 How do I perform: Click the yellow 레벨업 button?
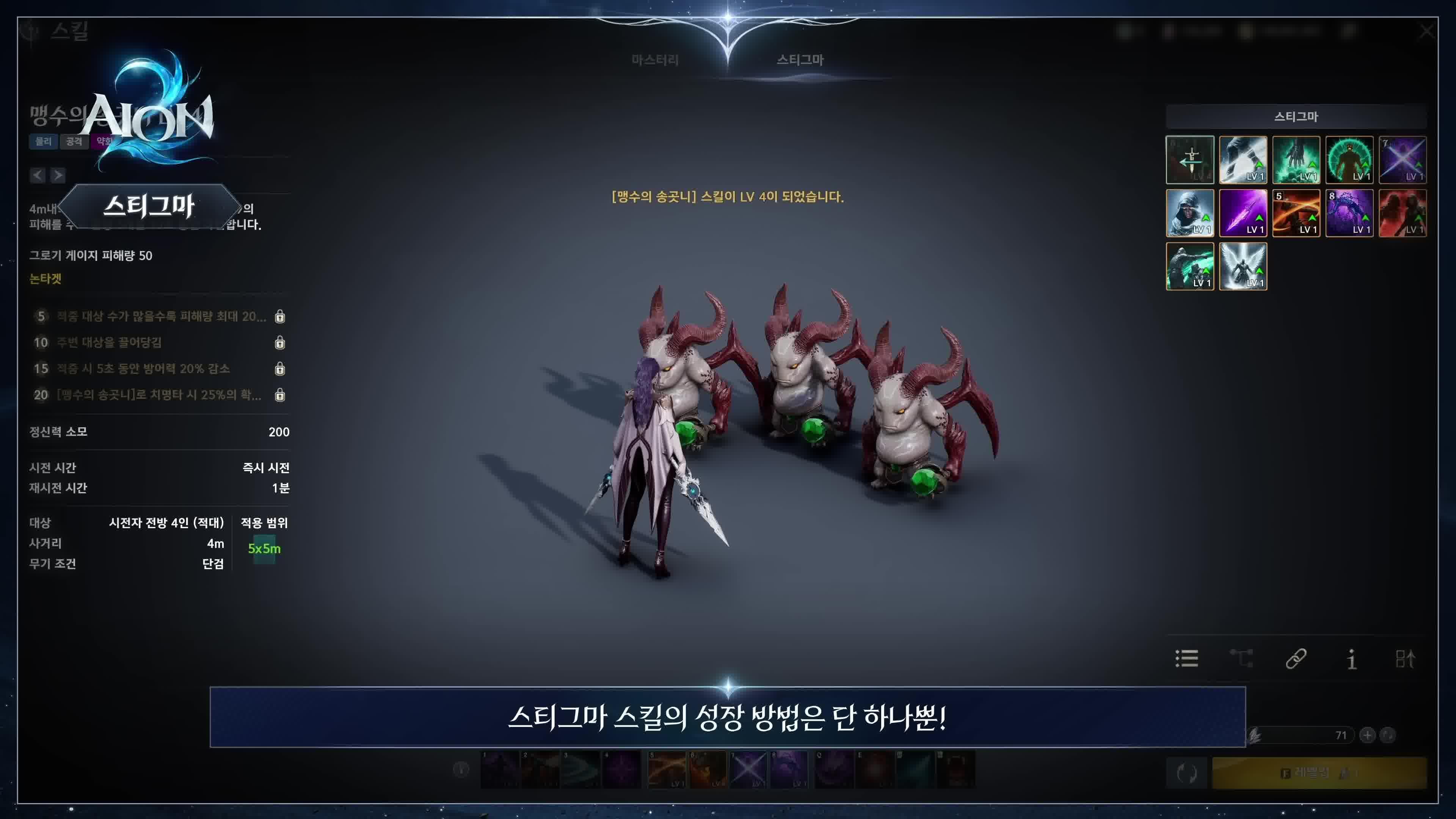[1319, 773]
